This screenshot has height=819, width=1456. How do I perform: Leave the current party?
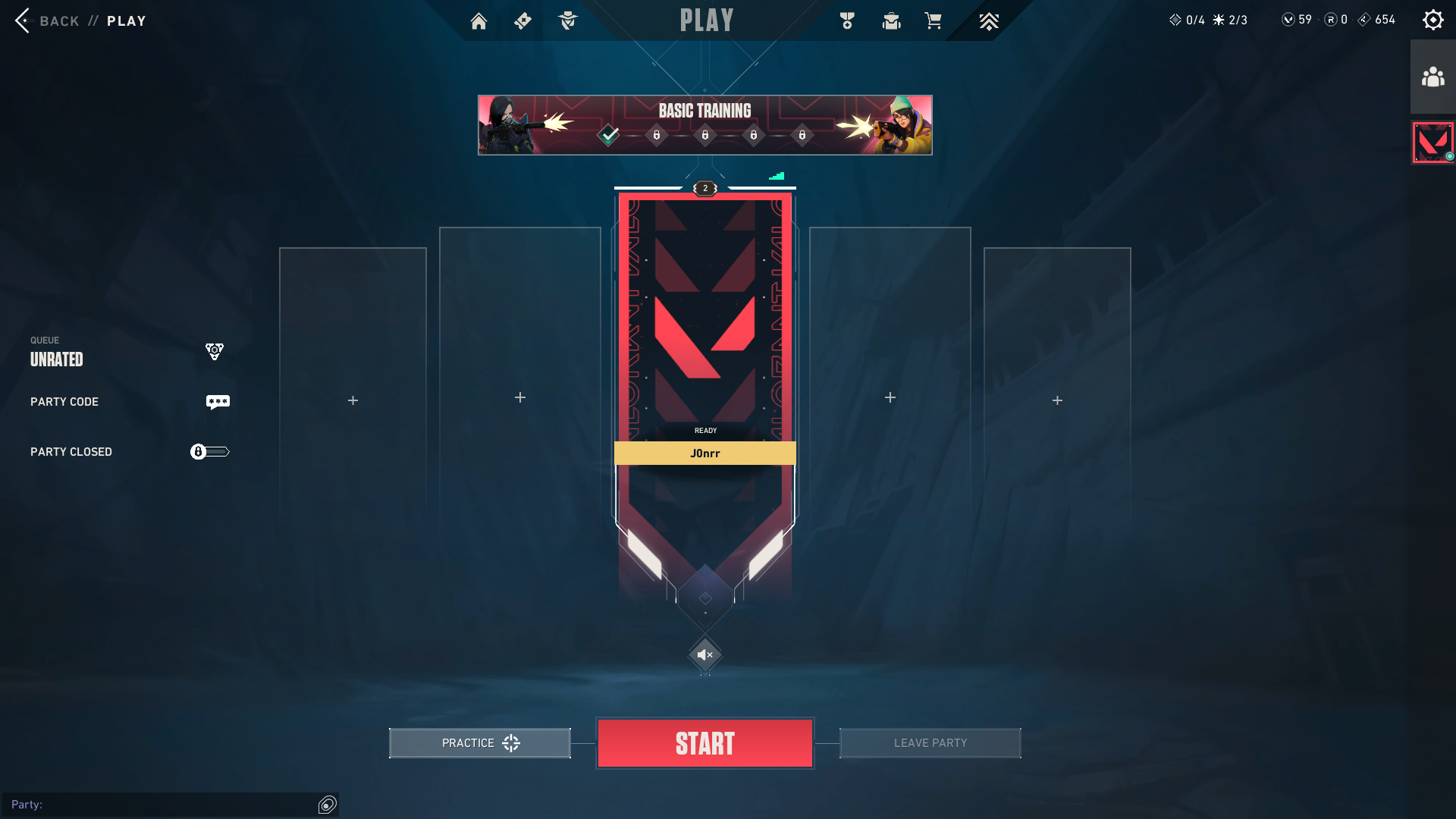930,743
